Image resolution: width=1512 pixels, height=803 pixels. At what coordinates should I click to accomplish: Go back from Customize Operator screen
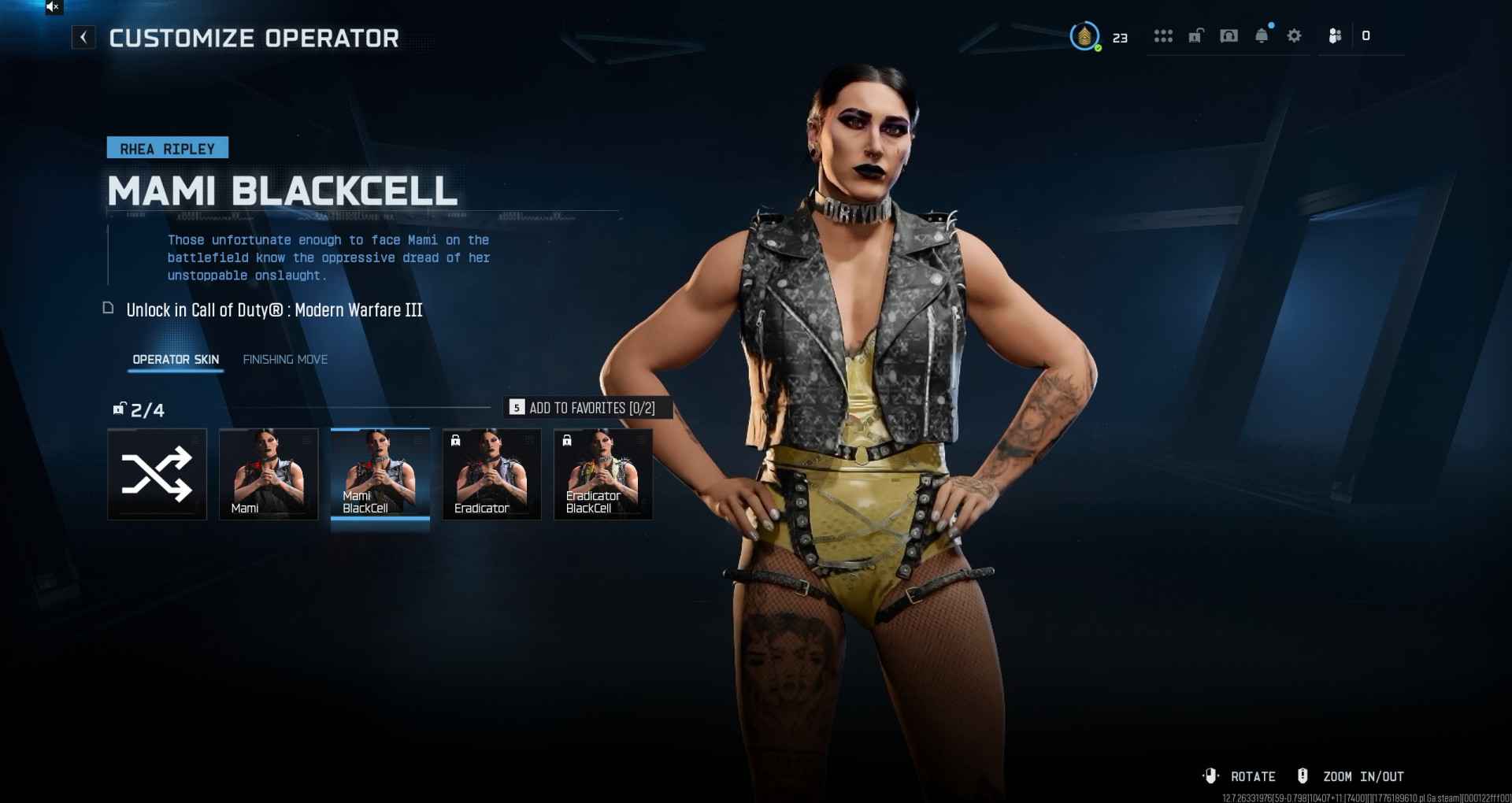[x=83, y=37]
